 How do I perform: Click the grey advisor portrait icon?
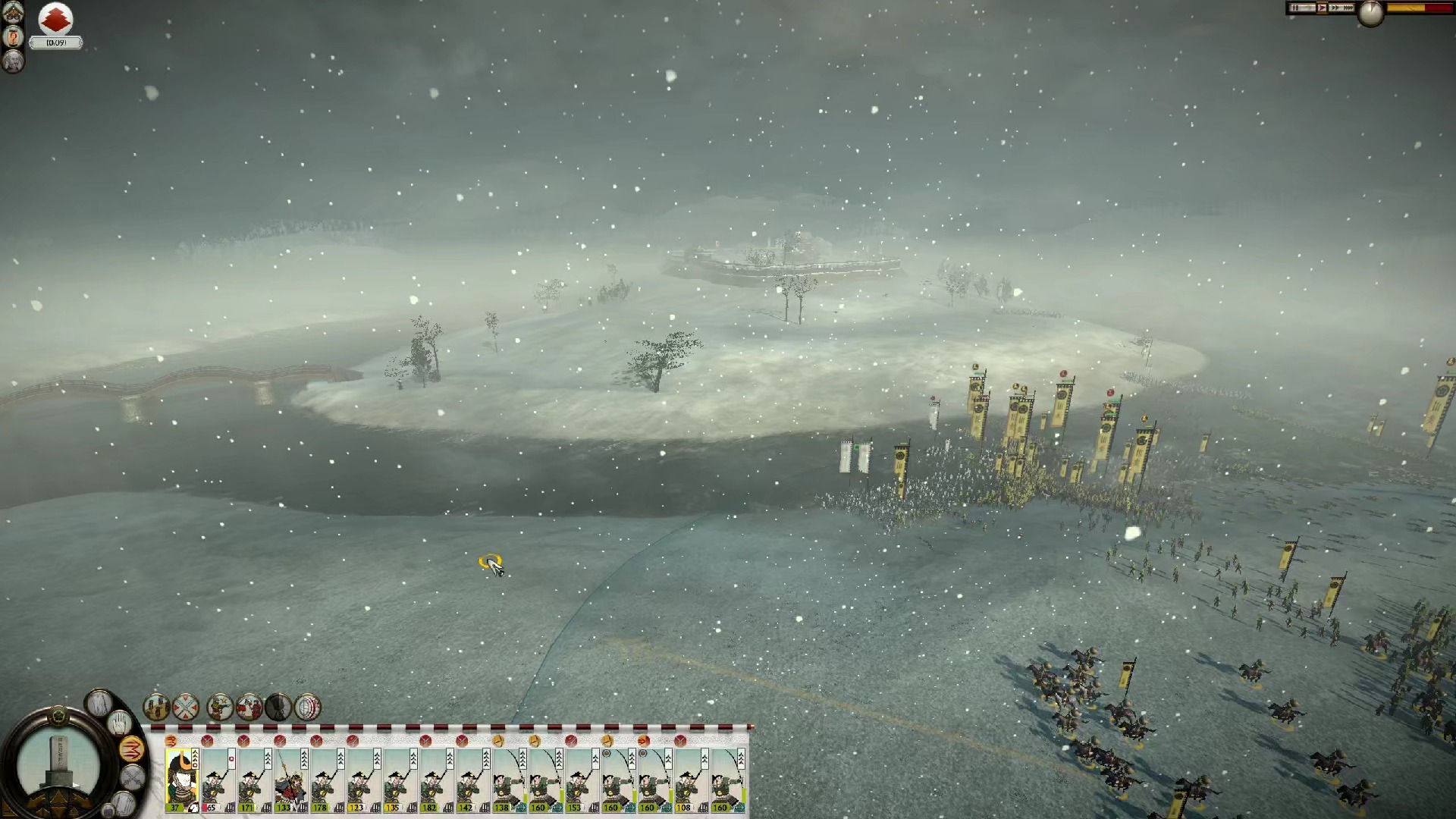pyautogui.click(x=13, y=61)
